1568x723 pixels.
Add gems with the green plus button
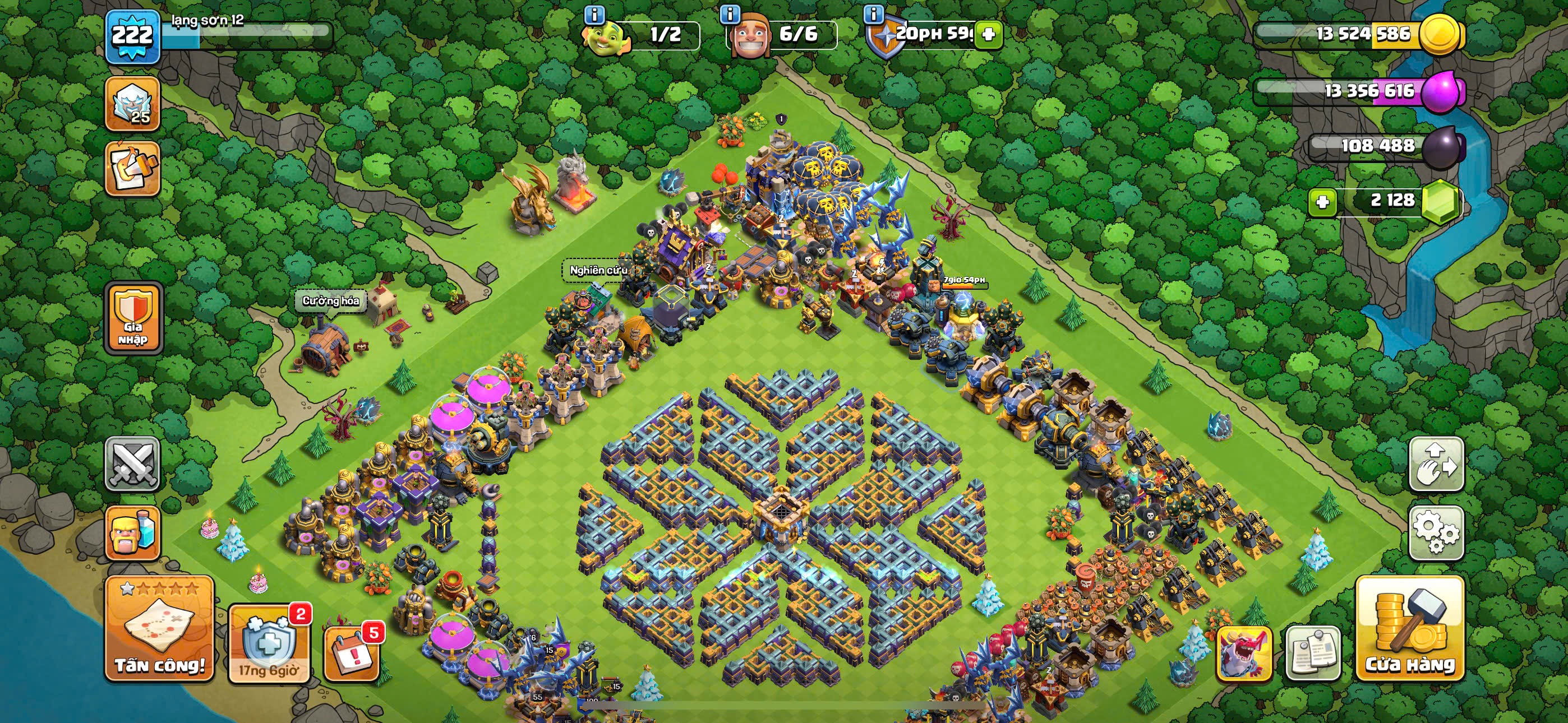(1323, 201)
